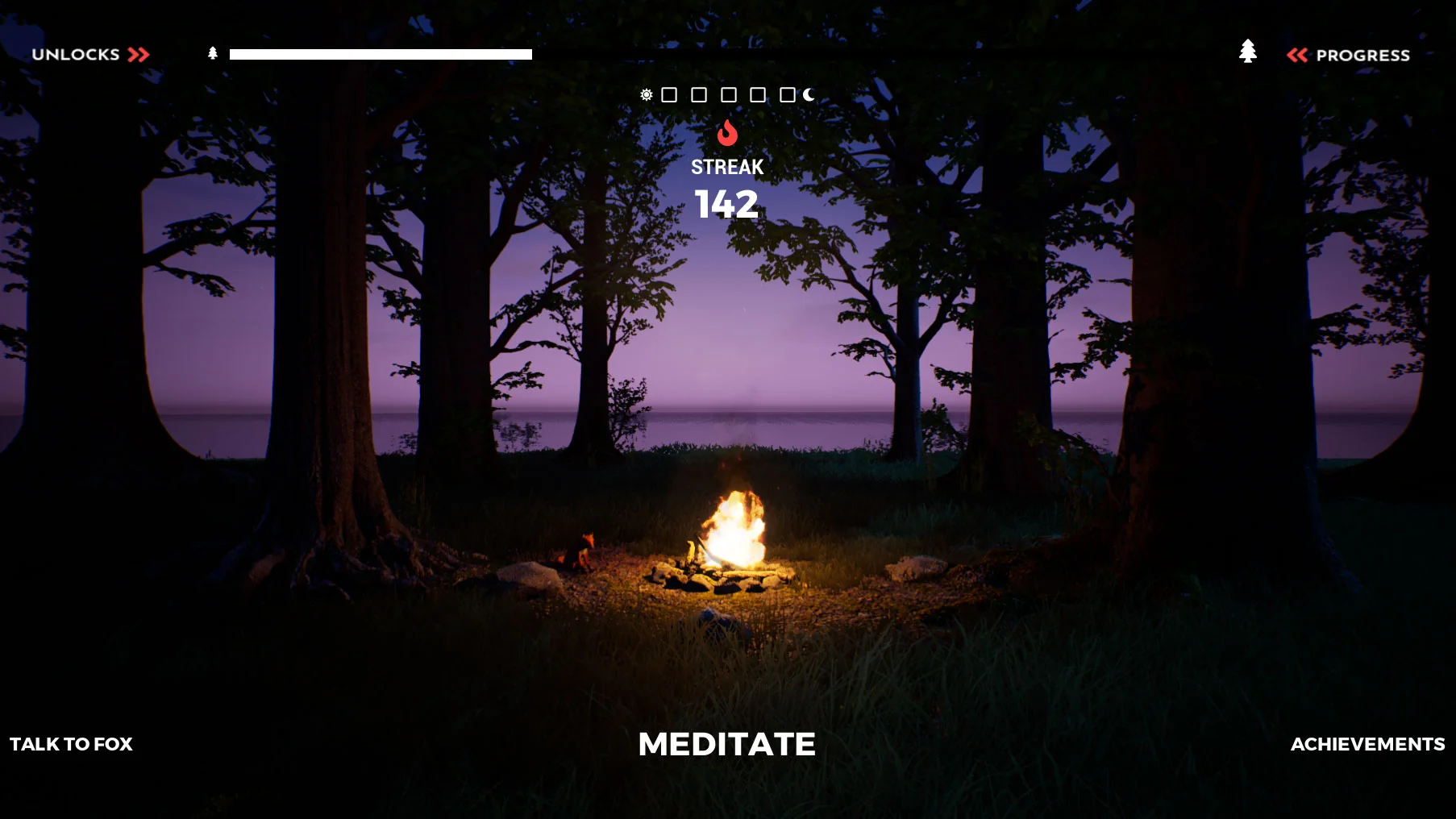Expand the PROGRESS panel

coord(1362,55)
